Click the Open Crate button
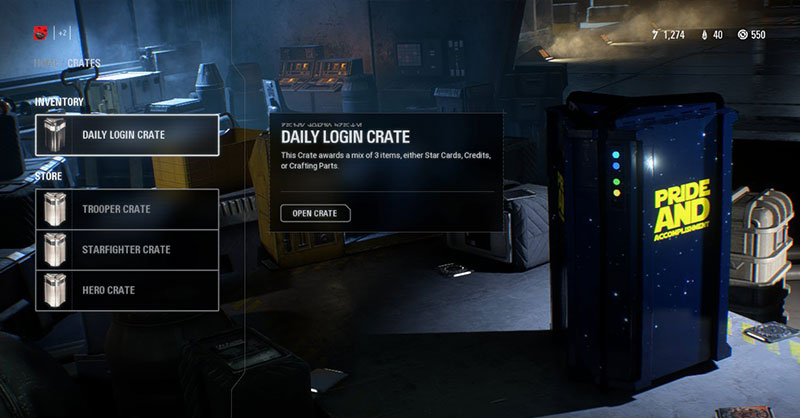The height and width of the screenshot is (418, 800). (315, 213)
